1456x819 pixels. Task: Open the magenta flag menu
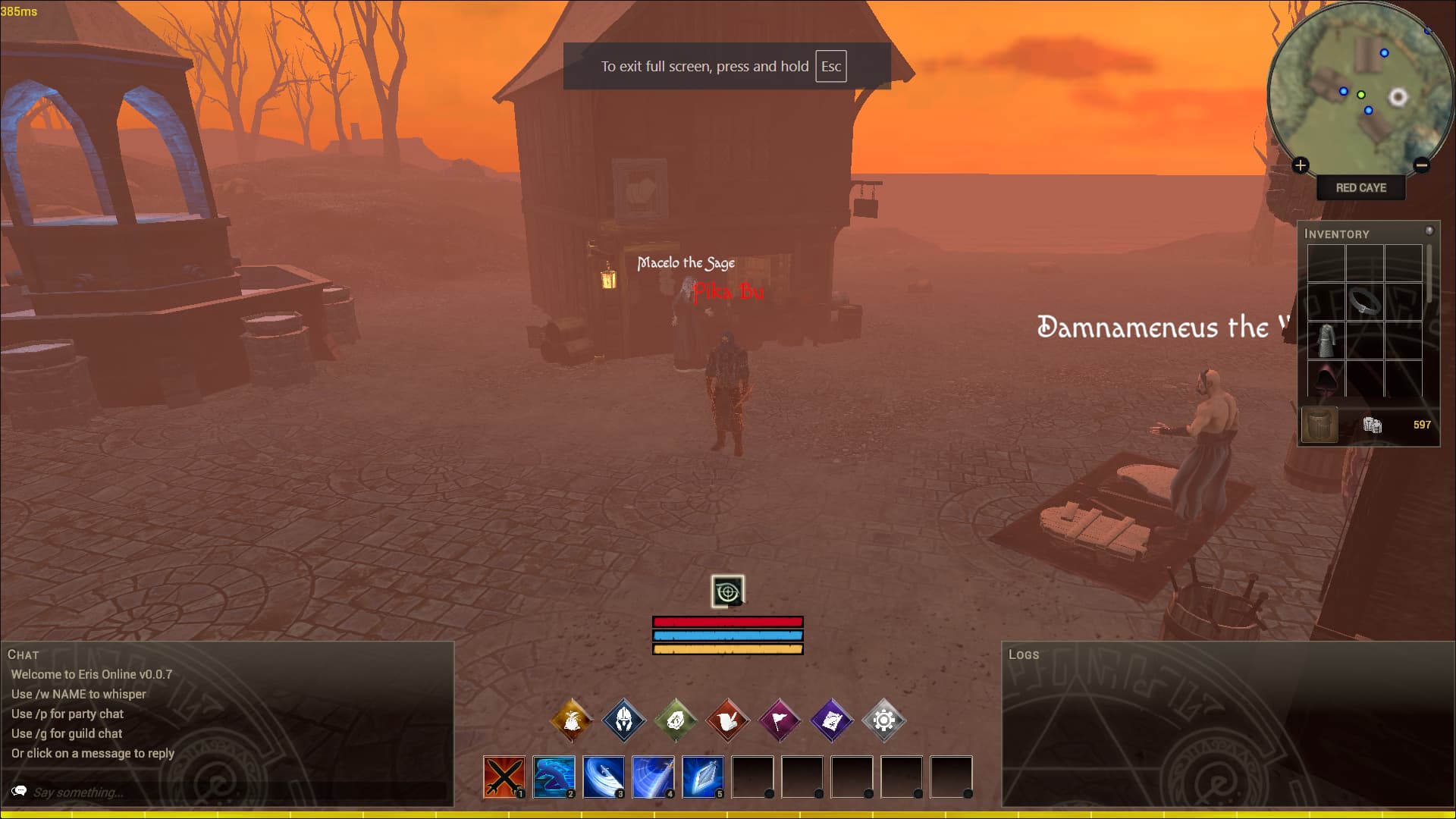coord(780,720)
